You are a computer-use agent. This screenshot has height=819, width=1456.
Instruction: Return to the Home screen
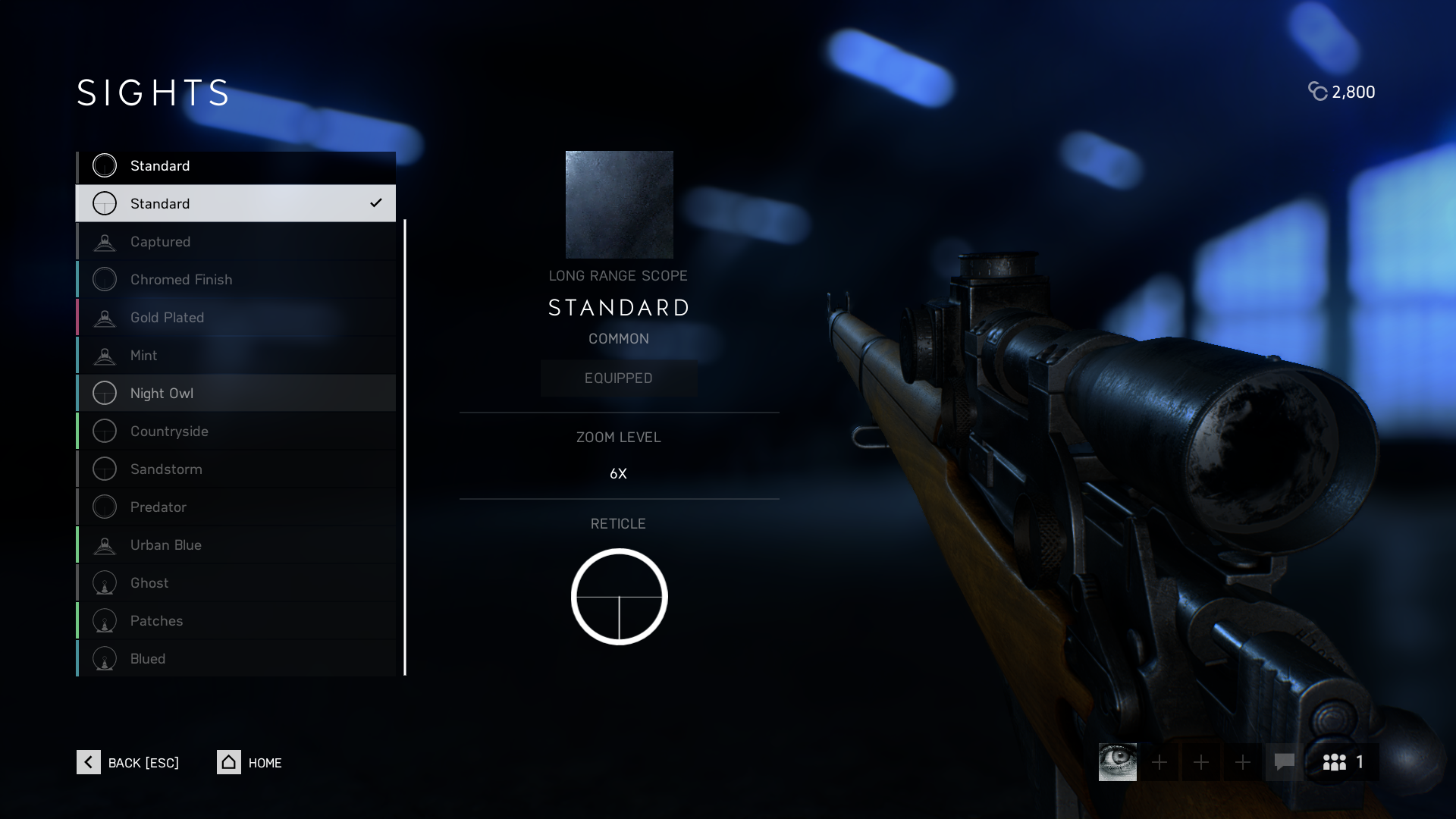(249, 762)
